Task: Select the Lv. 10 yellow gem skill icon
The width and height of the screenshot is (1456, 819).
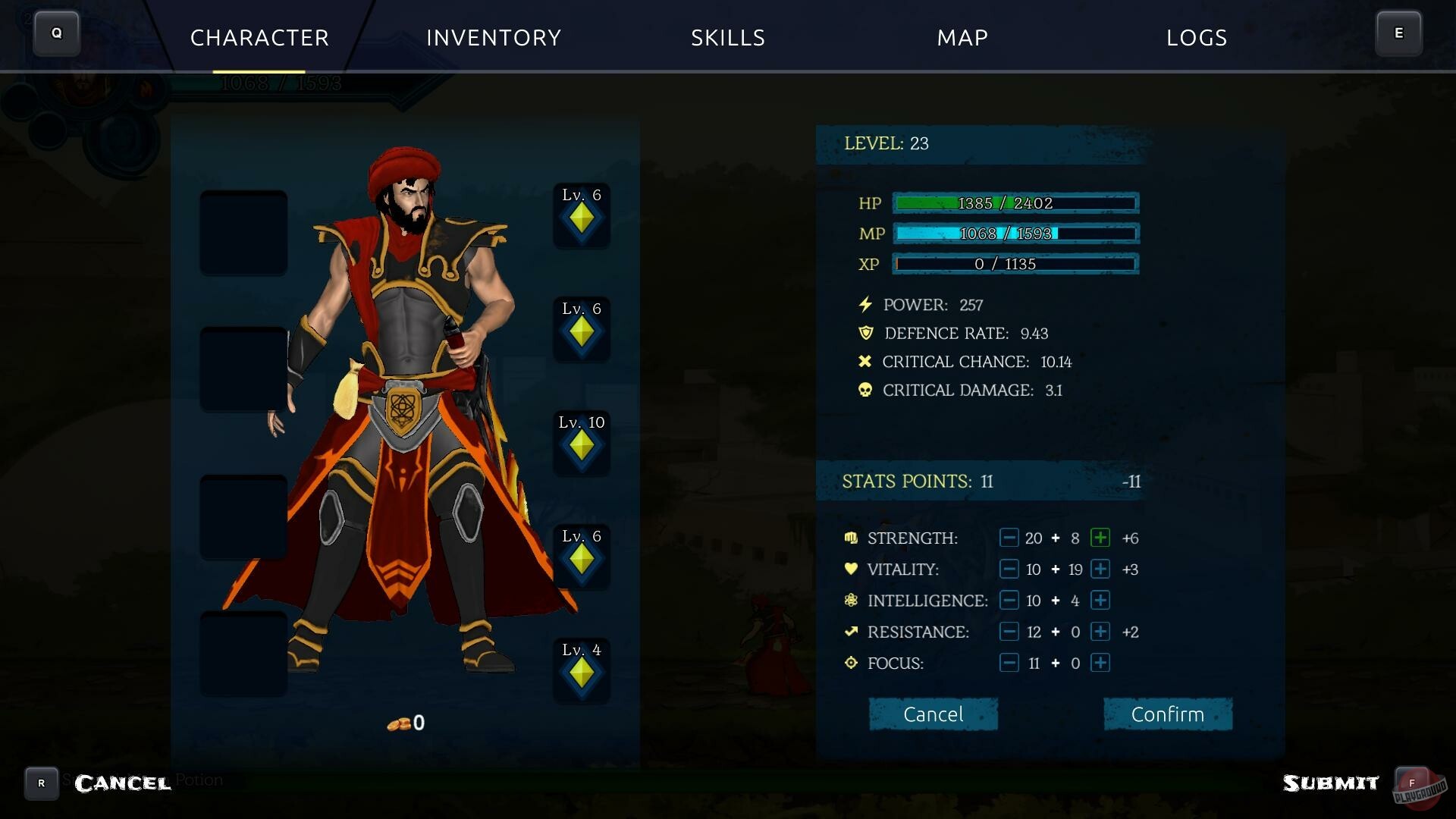Action: 581,444
